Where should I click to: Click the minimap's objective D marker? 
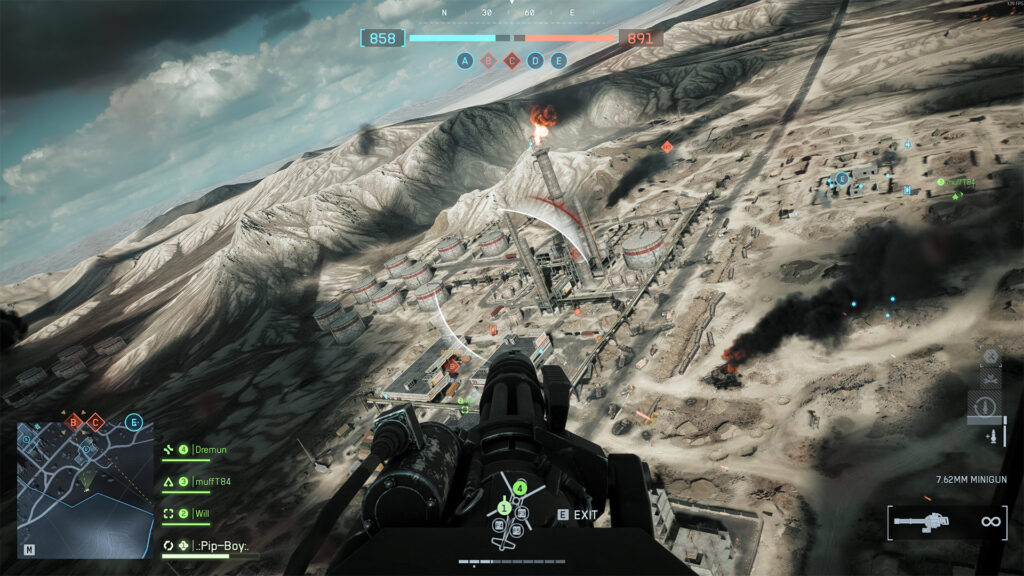click(85, 451)
